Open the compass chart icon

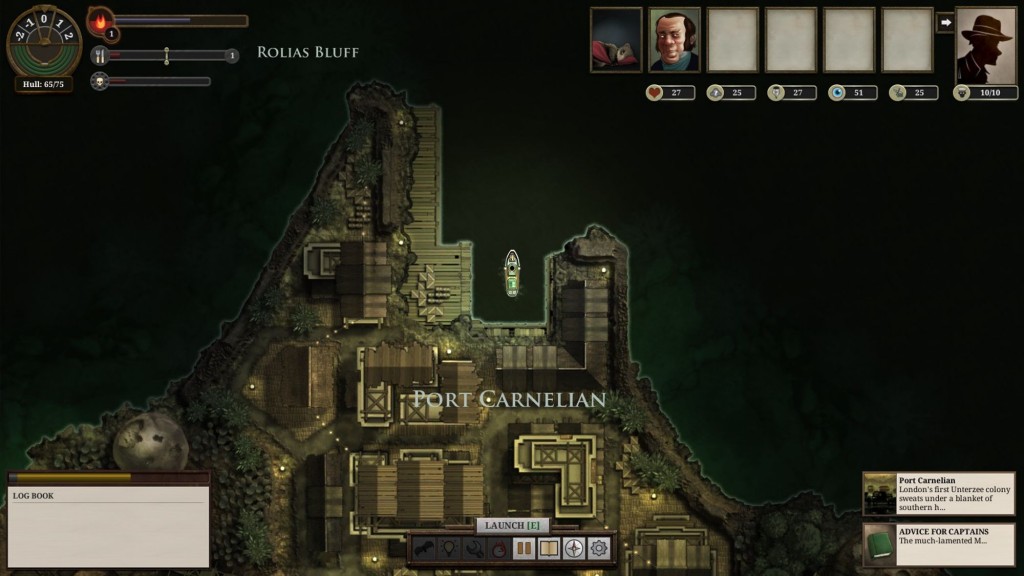[x=573, y=548]
